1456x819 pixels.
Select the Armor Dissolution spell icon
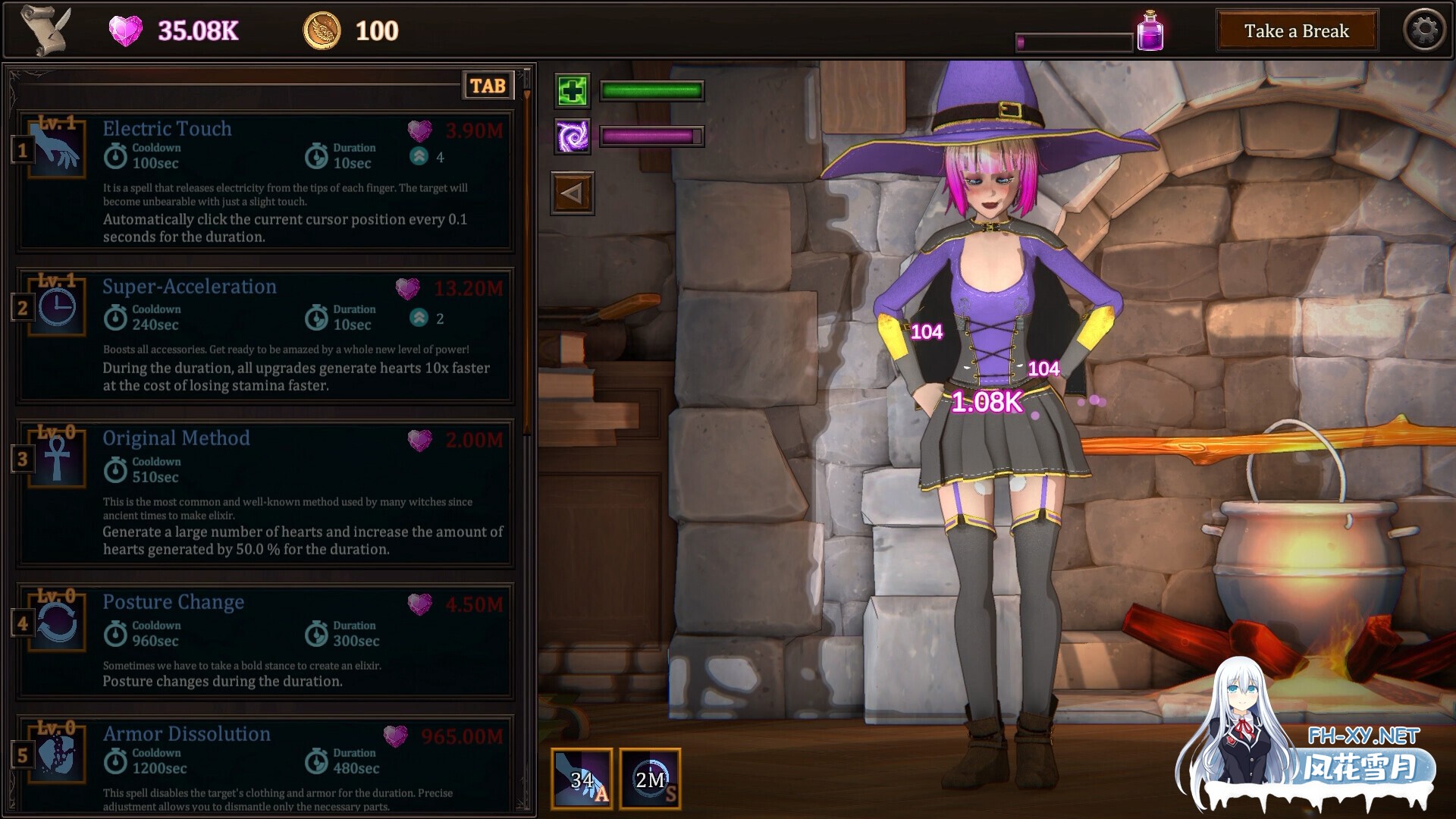tap(55, 755)
